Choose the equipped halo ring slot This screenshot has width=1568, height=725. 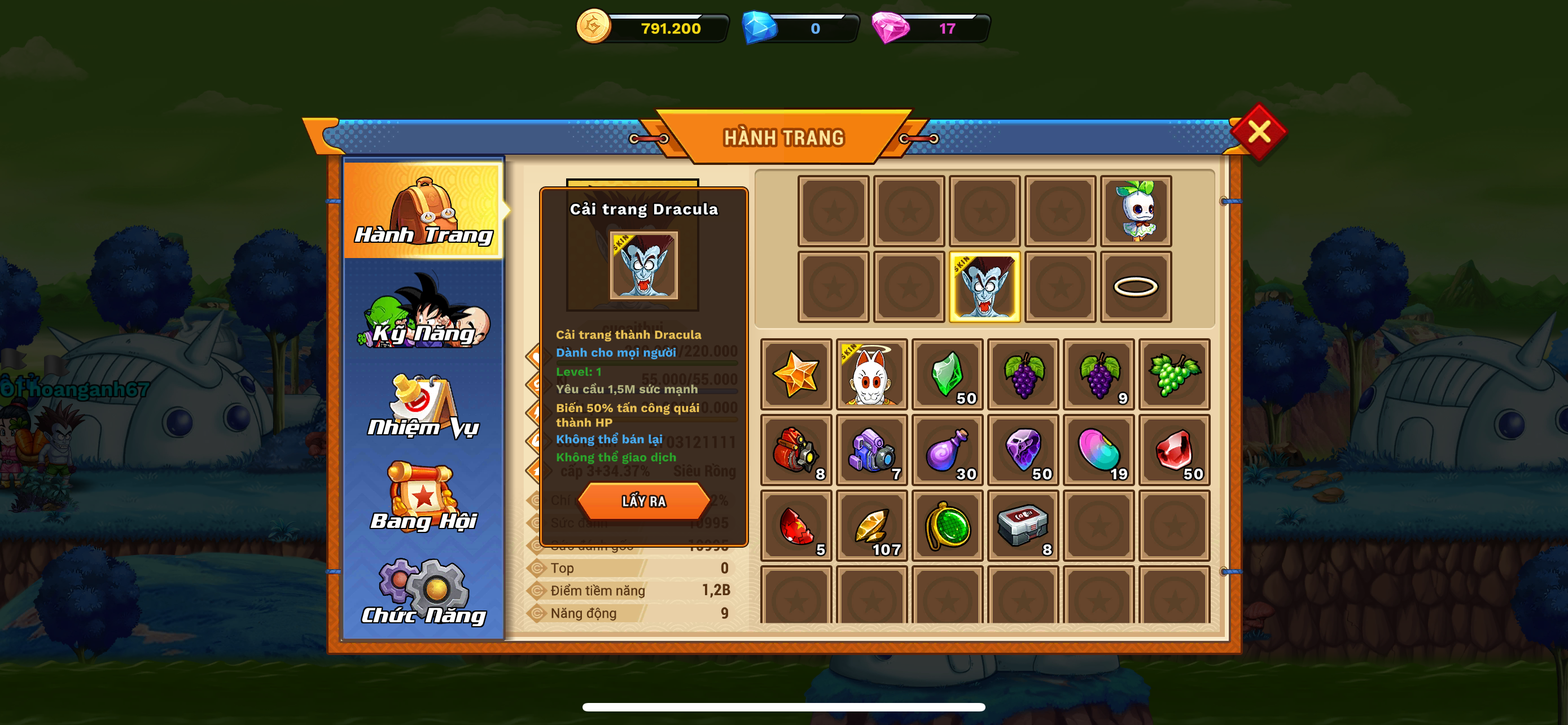coord(1136,287)
